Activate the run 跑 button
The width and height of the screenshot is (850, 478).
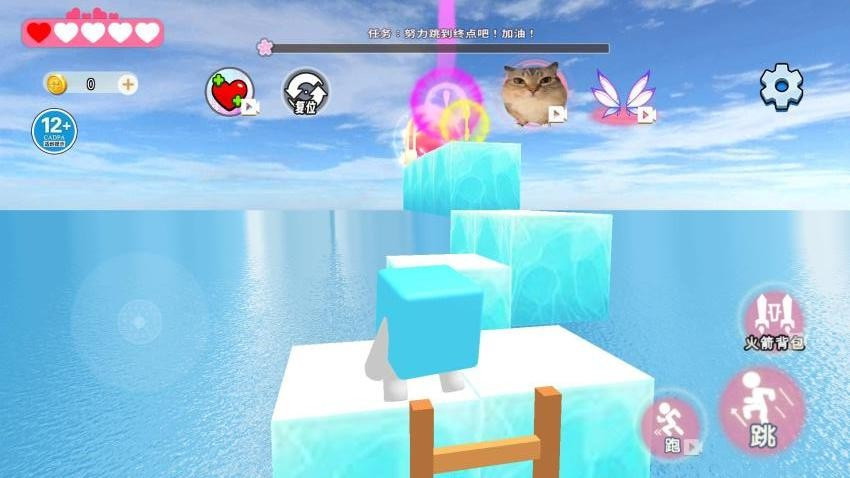tap(672, 427)
